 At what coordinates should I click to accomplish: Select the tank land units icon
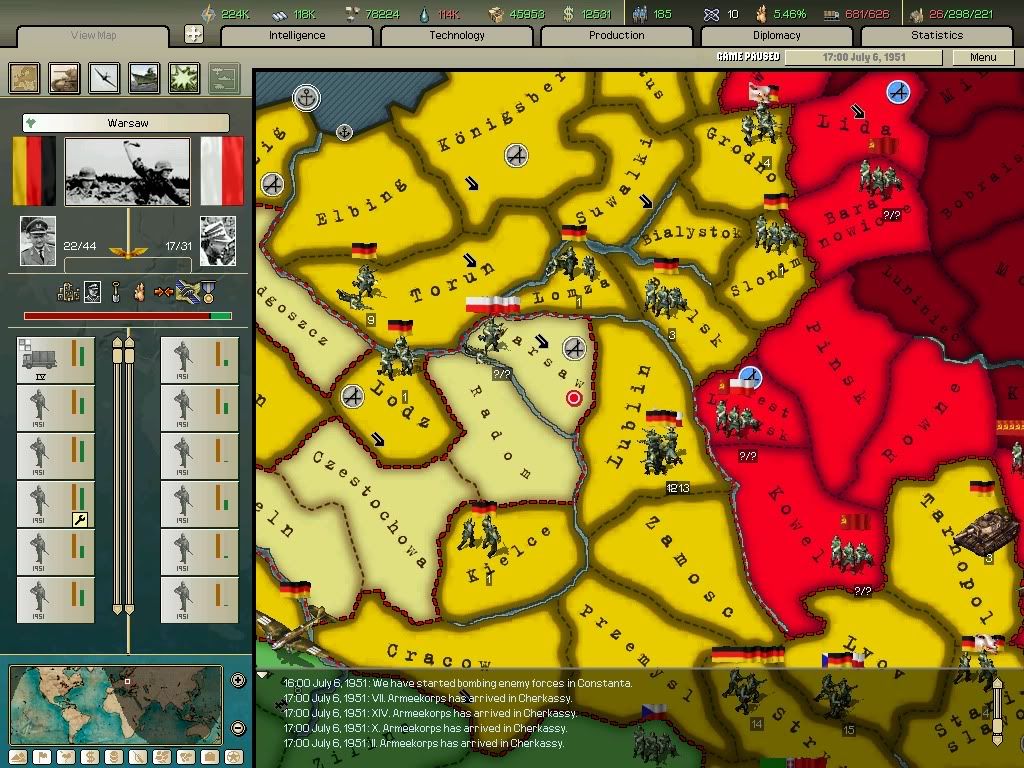(x=65, y=78)
